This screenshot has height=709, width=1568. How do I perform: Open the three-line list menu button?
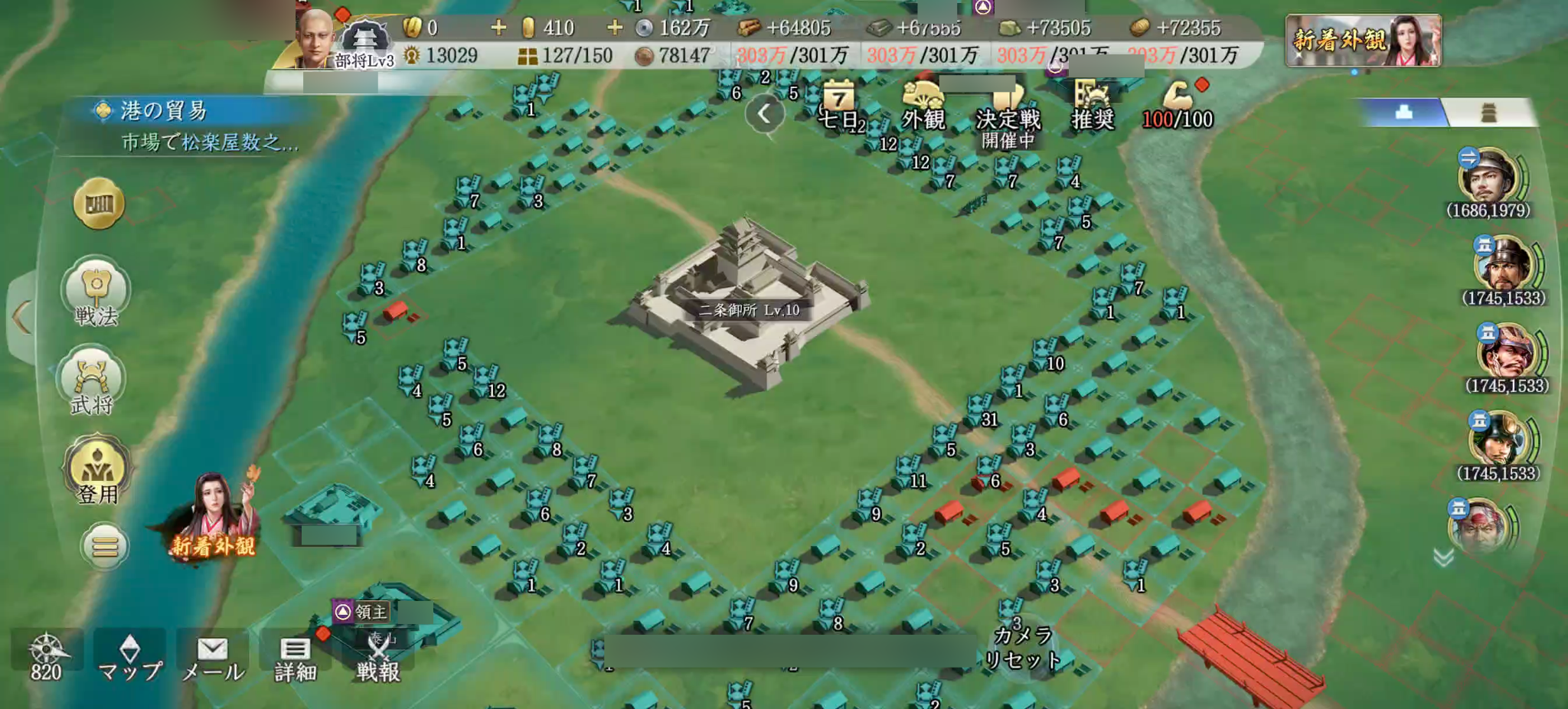pos(105,546)
